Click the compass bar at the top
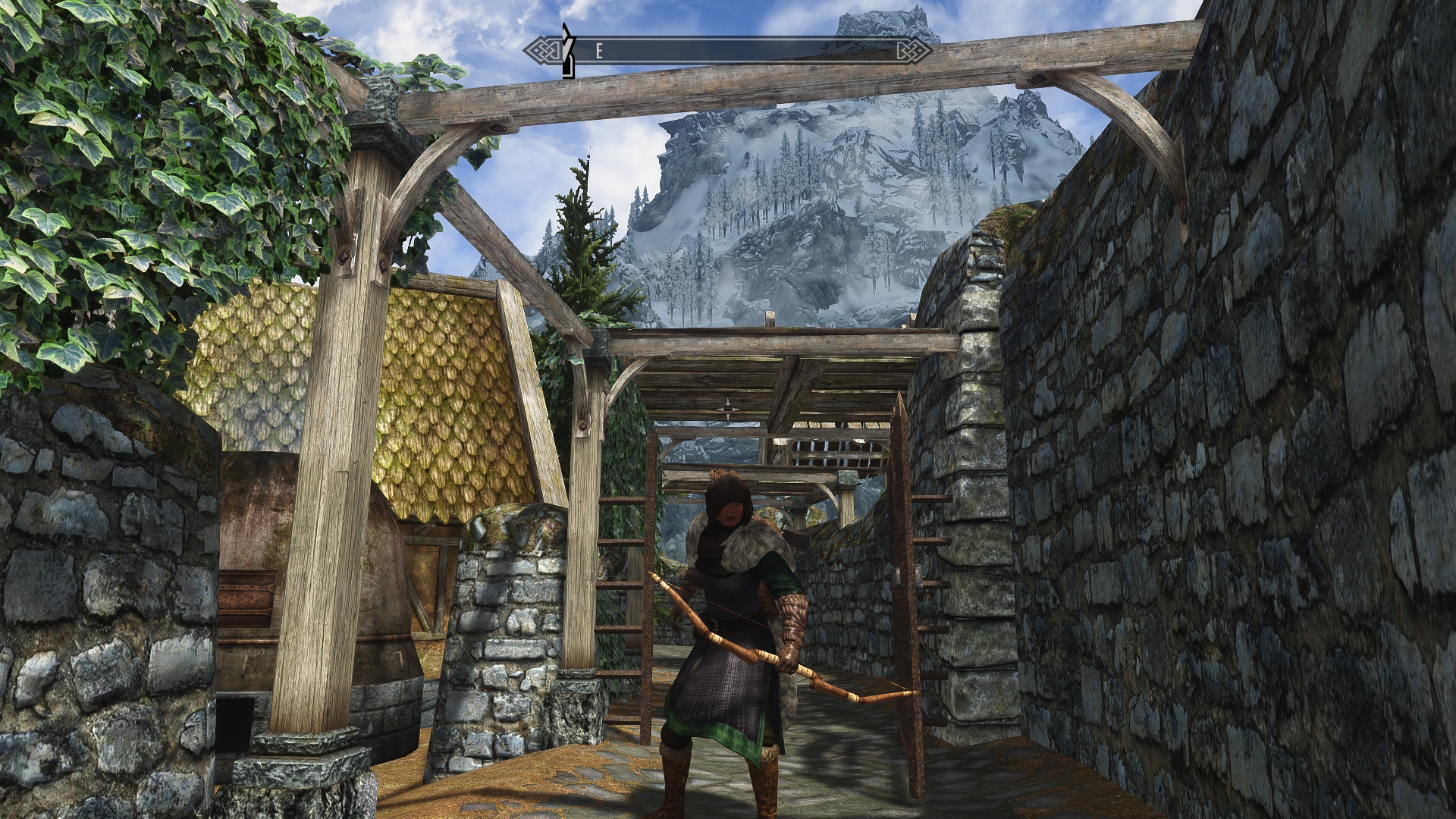 (728, 51)
